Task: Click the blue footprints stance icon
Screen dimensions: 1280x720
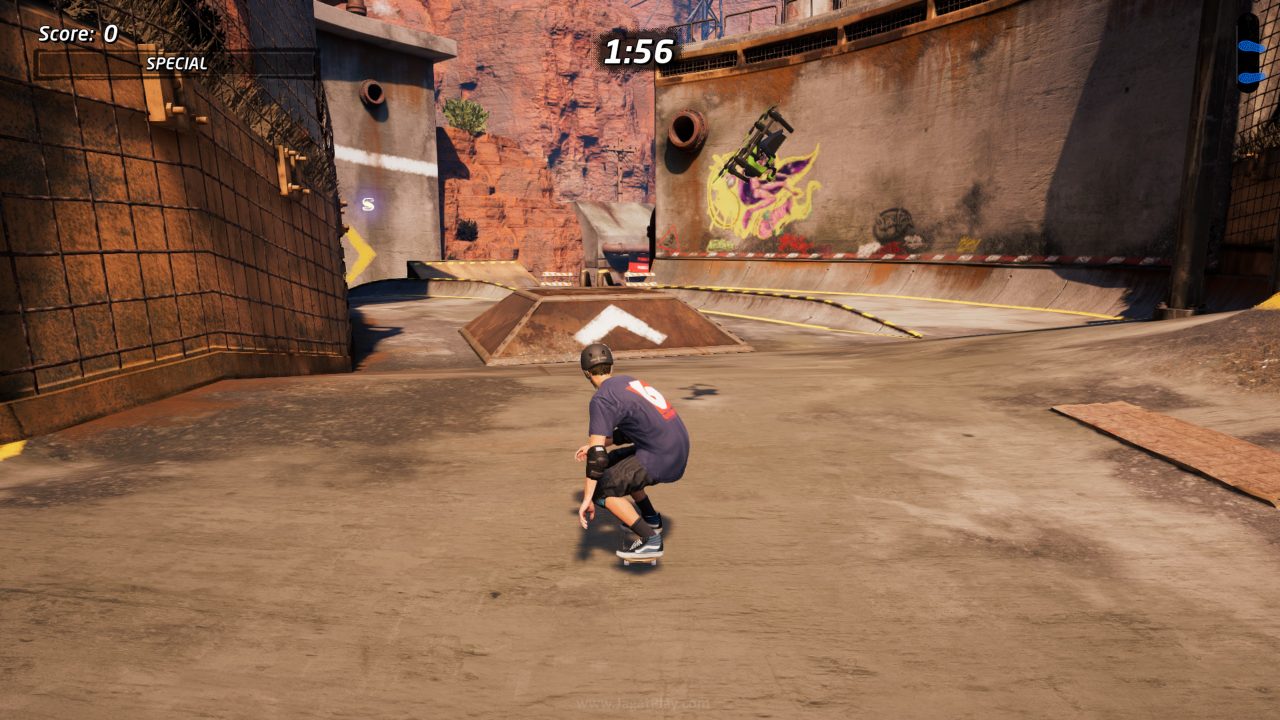Action: click(1245, 48)
